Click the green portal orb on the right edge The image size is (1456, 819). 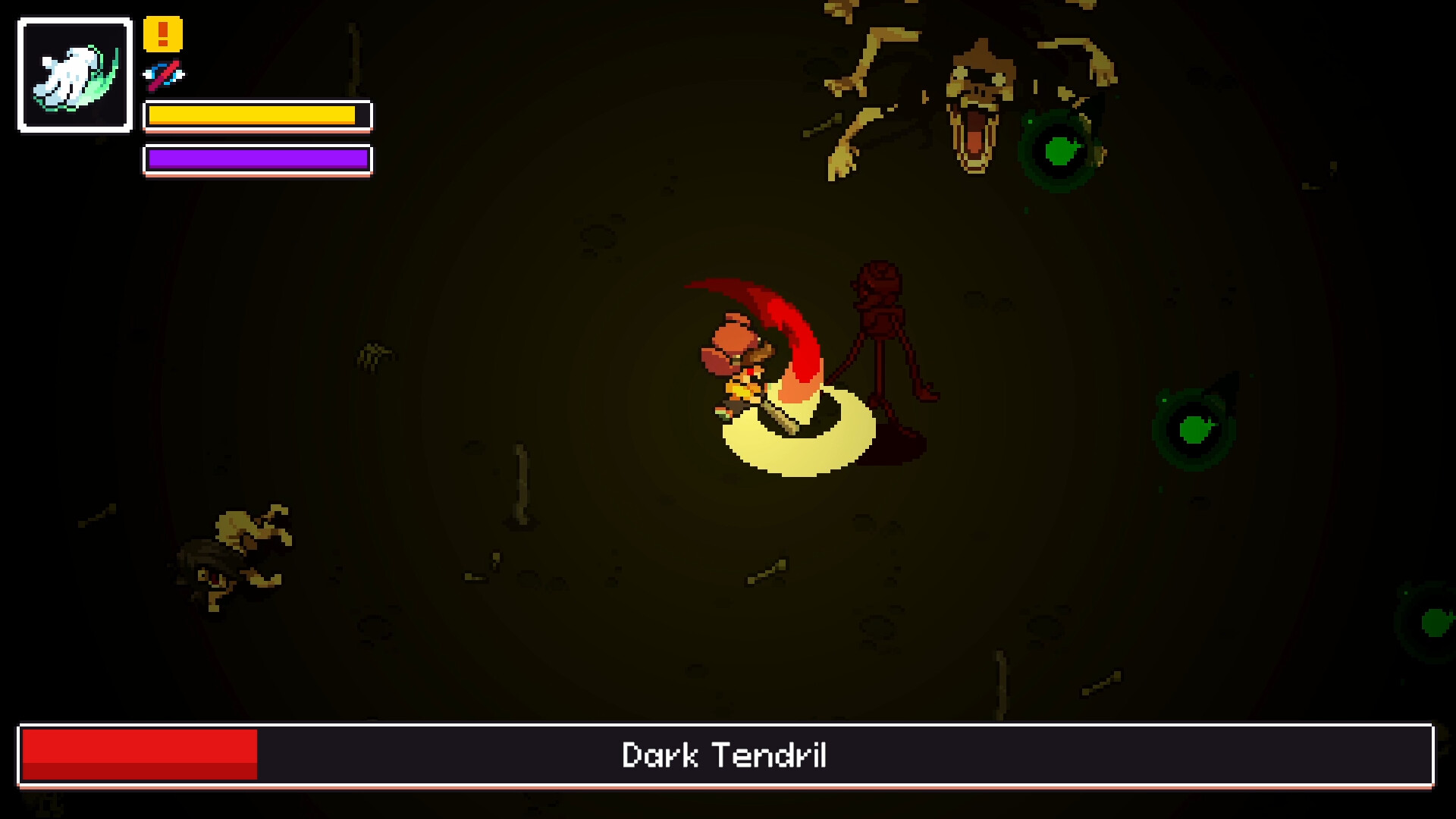[1195, 431]
